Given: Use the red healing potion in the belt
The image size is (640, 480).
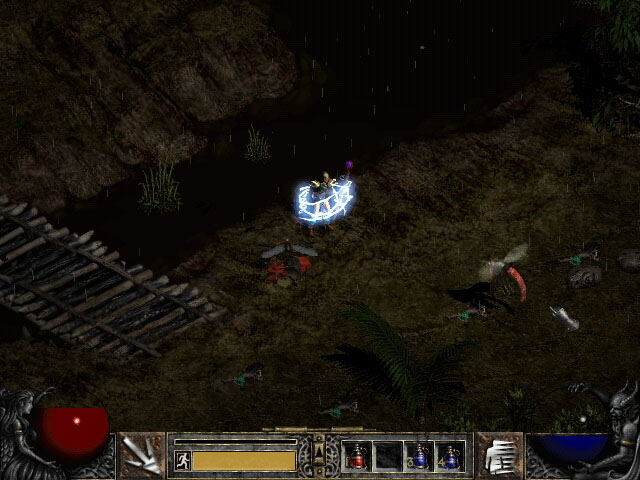Looking at the screenshot, I should coord(357,456).
